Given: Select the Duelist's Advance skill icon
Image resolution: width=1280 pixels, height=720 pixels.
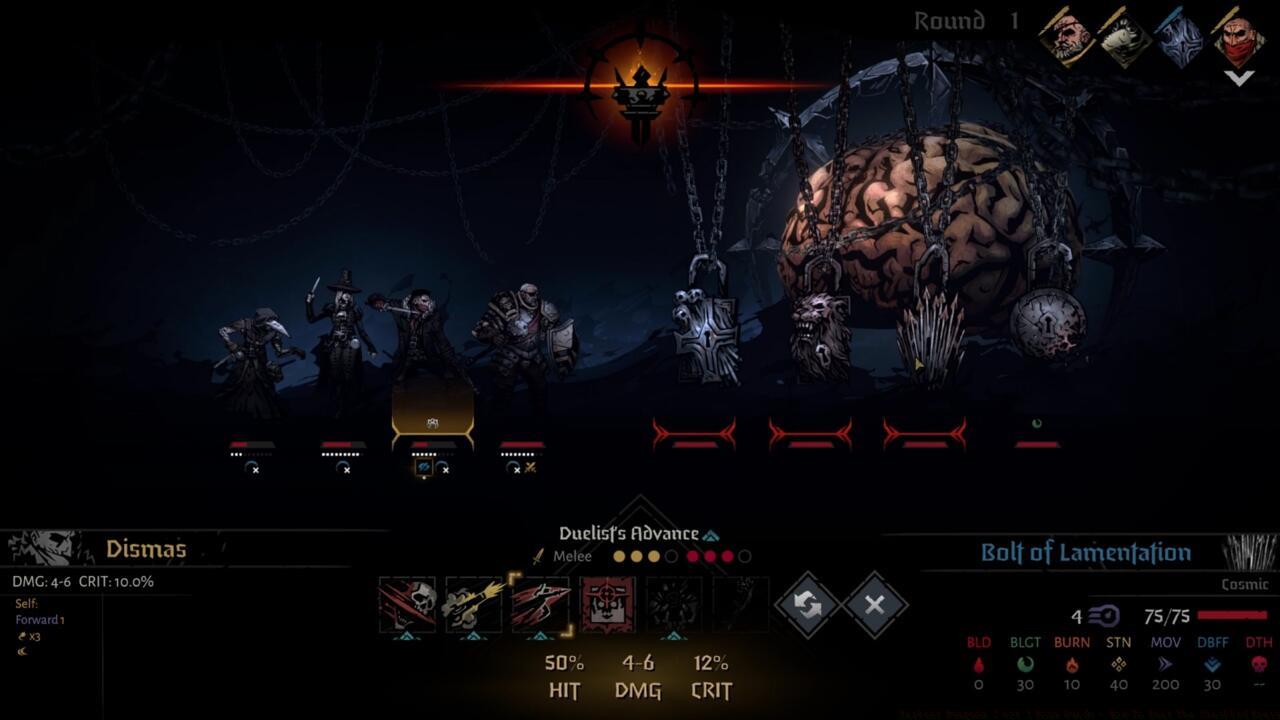Looking at the screenshot, I should point(542,604).
